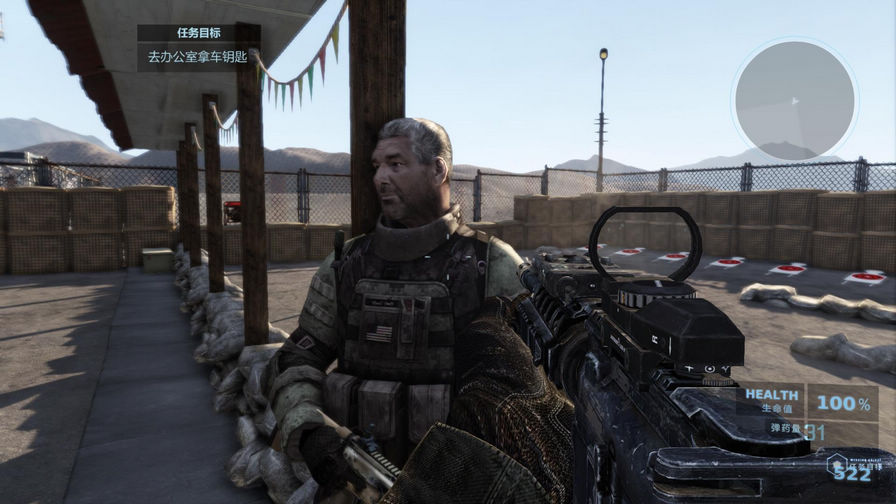Click the circular minimap radar
896x504 pixels.
tap(794, 99)
